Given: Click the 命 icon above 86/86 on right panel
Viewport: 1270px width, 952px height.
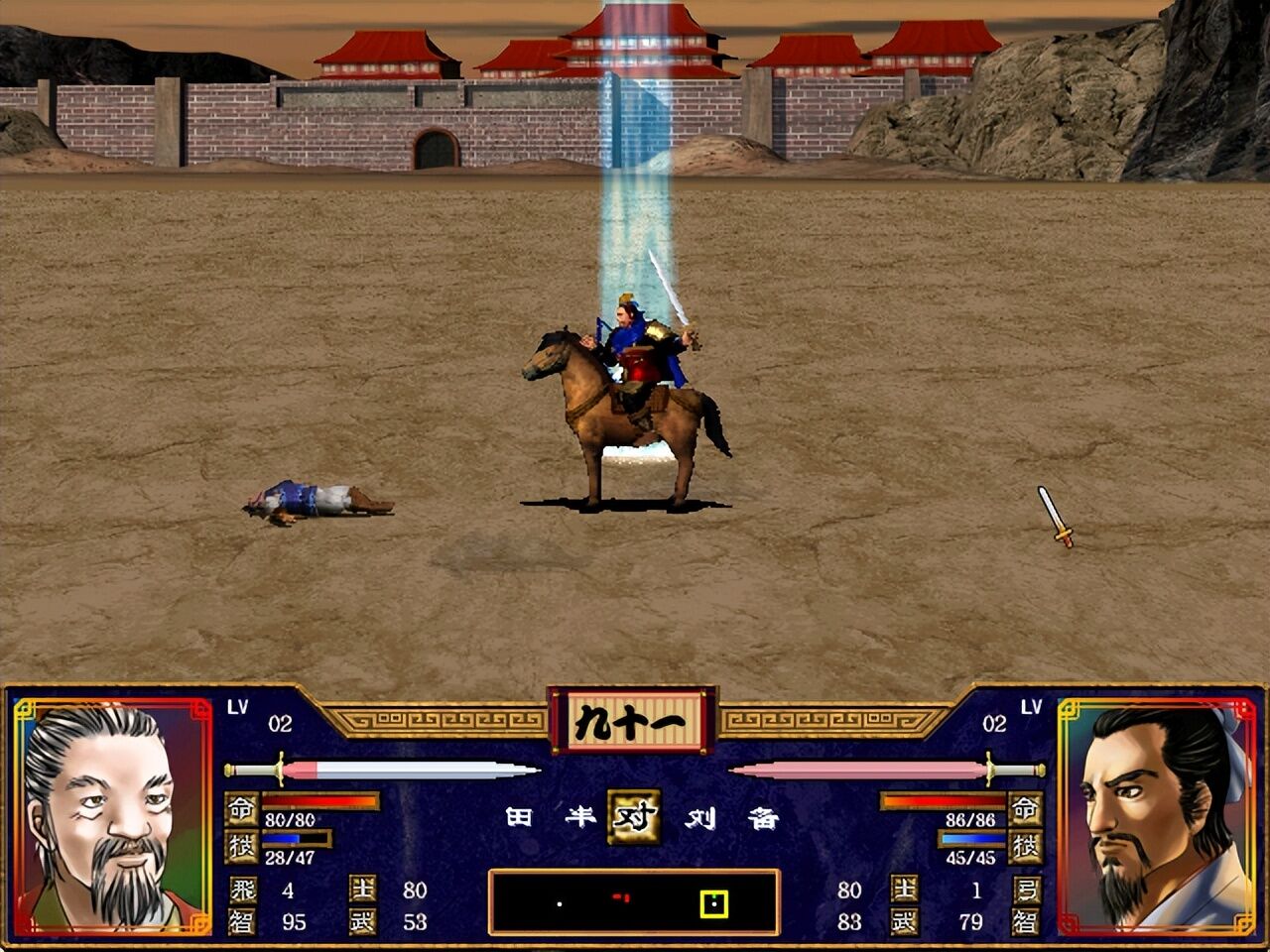Looking at the screenshot, I should pos(1025,808).
